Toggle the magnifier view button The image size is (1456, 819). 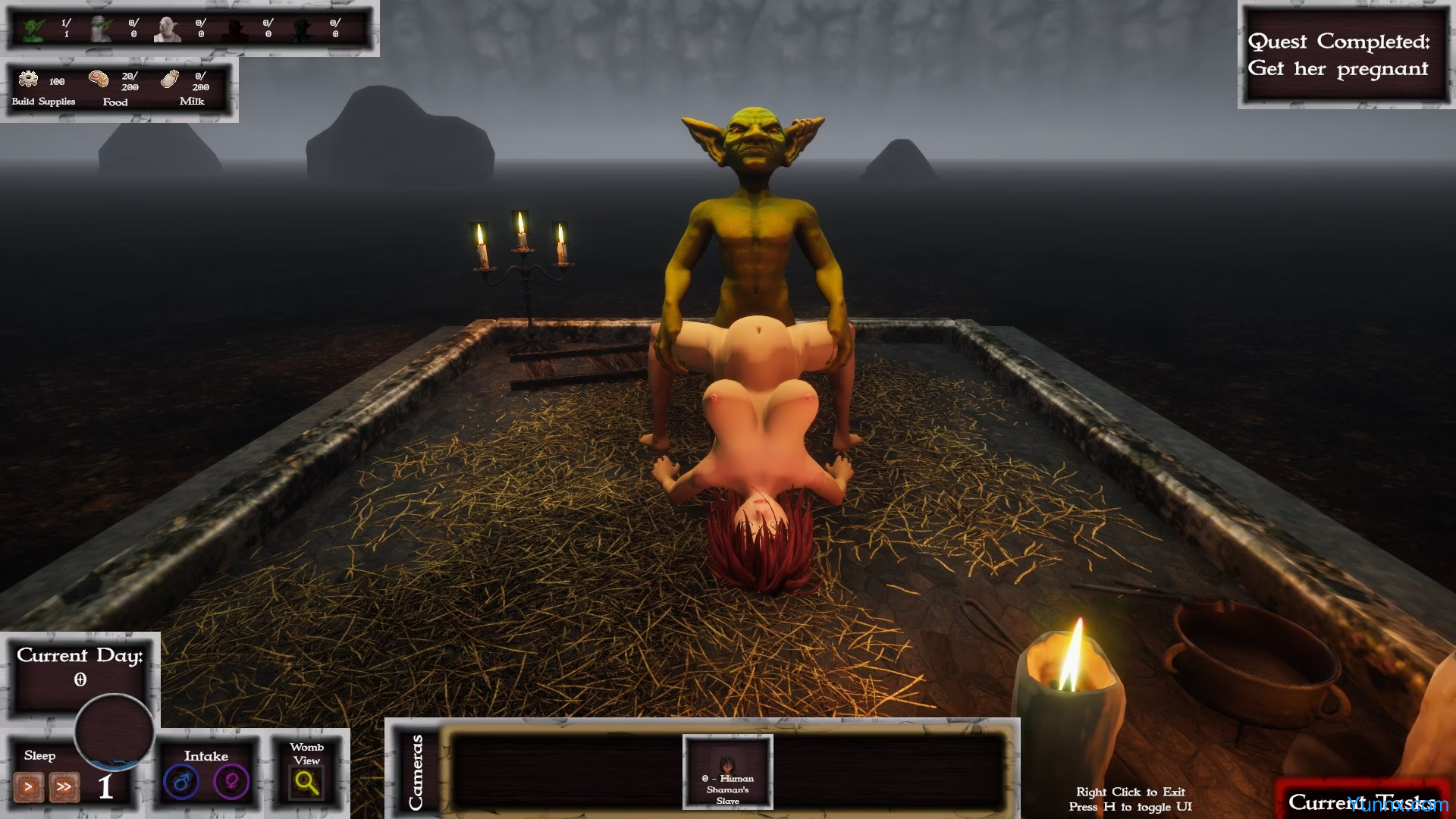(x=306, y=782)
